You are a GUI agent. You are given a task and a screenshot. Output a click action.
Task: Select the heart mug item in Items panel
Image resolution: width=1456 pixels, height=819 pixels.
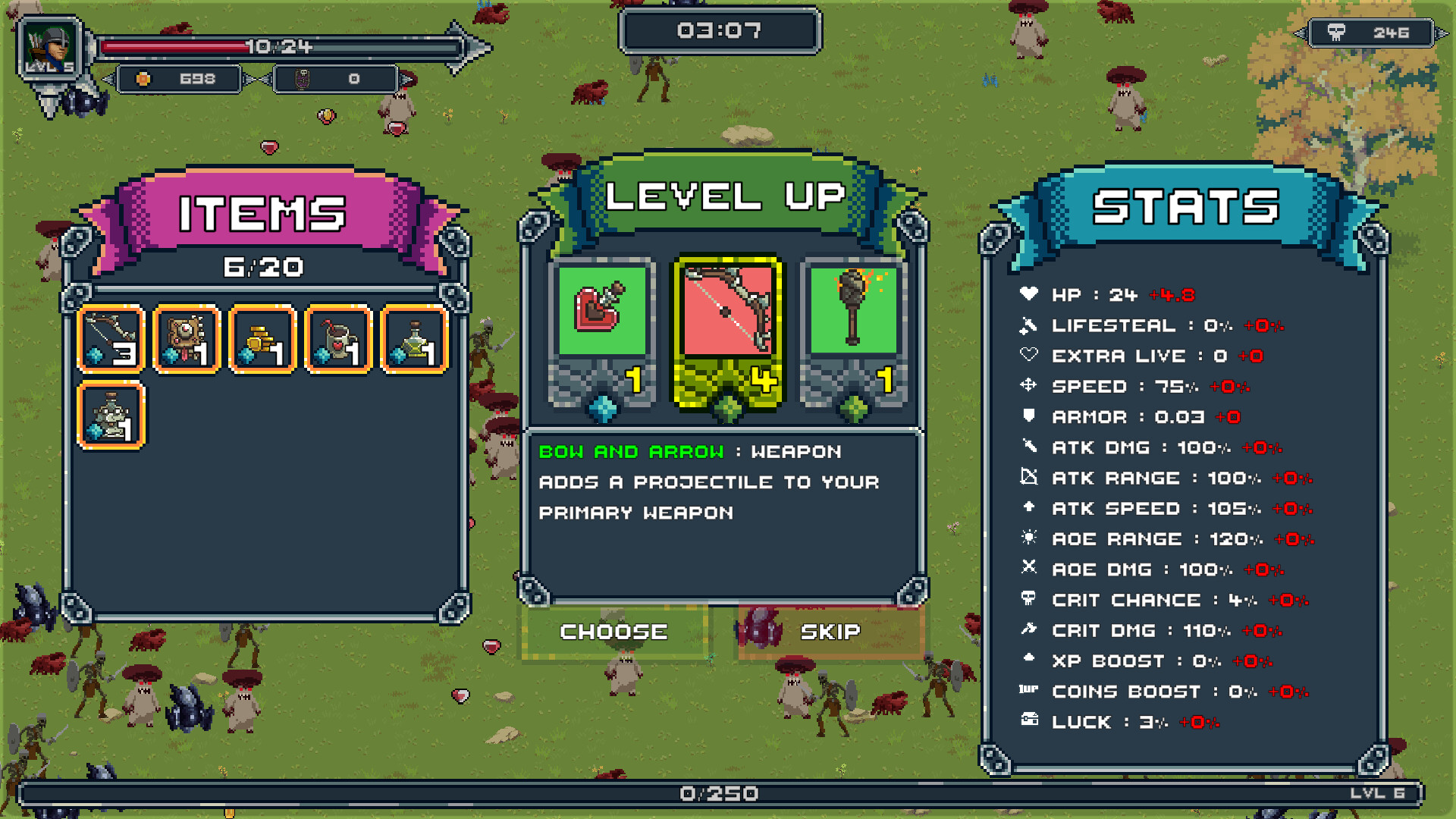pyautogui.click(x=337, y=337)
